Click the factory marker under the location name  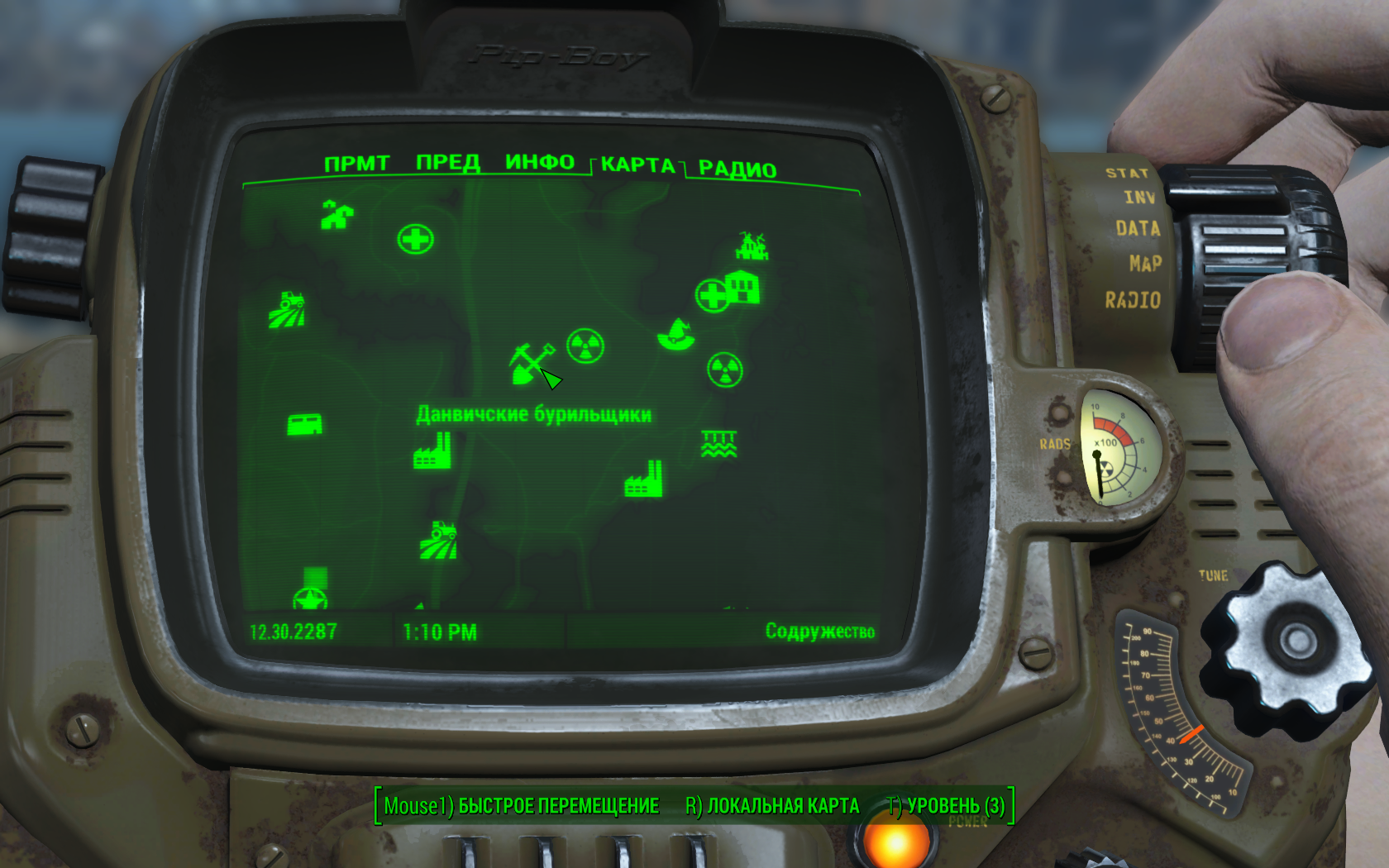[432, 451]
